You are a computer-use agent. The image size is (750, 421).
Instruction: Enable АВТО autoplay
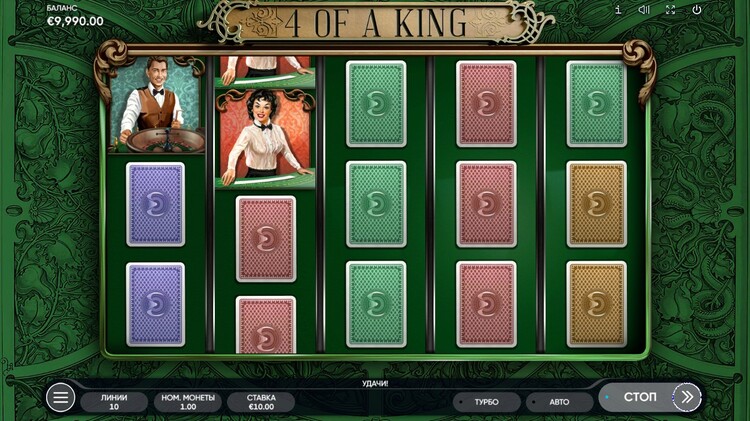(559, 402)
